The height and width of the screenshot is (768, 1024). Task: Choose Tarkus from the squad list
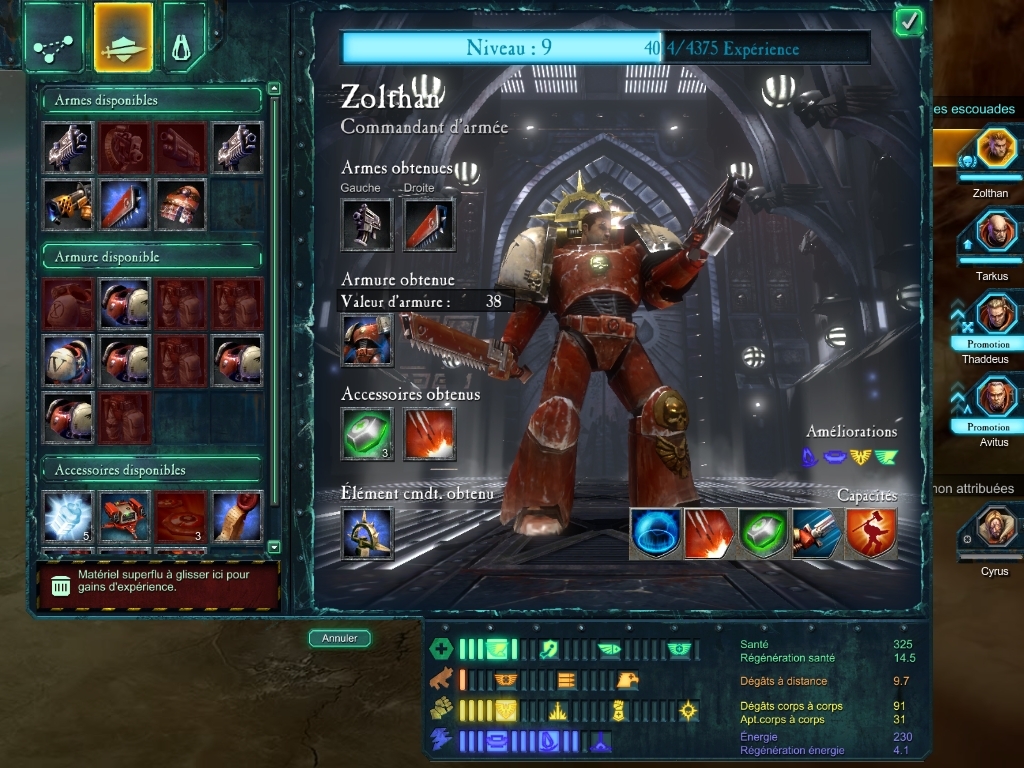click(x=996, y=233)
